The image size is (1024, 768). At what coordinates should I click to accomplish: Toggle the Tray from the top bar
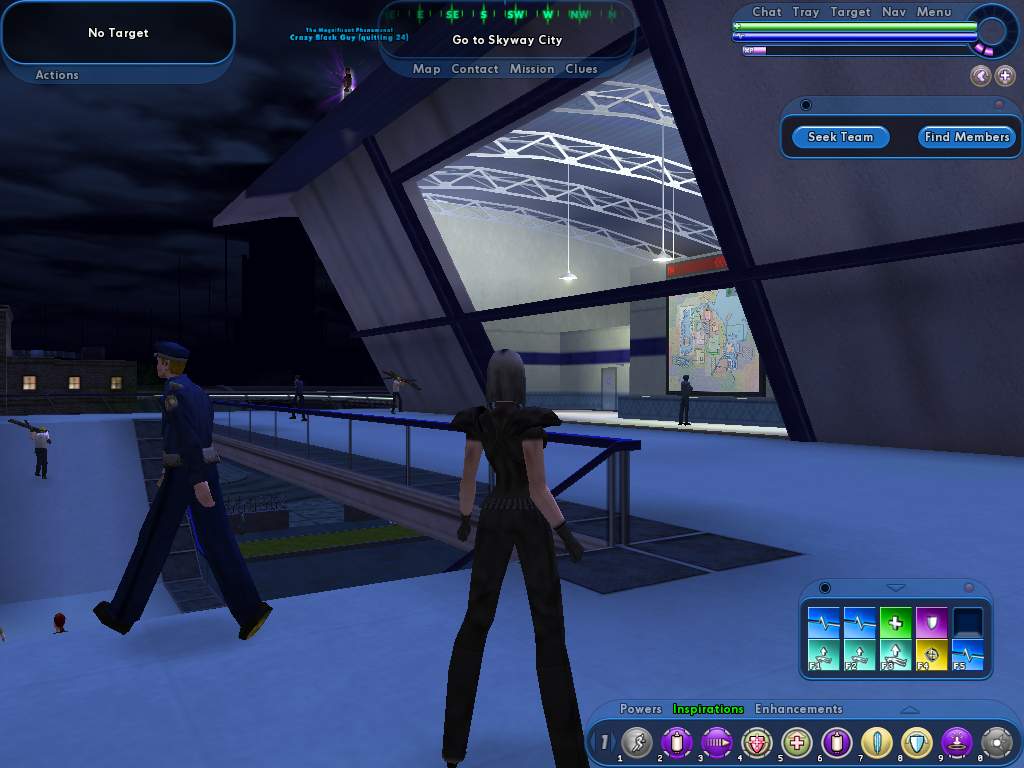(805, 12)
